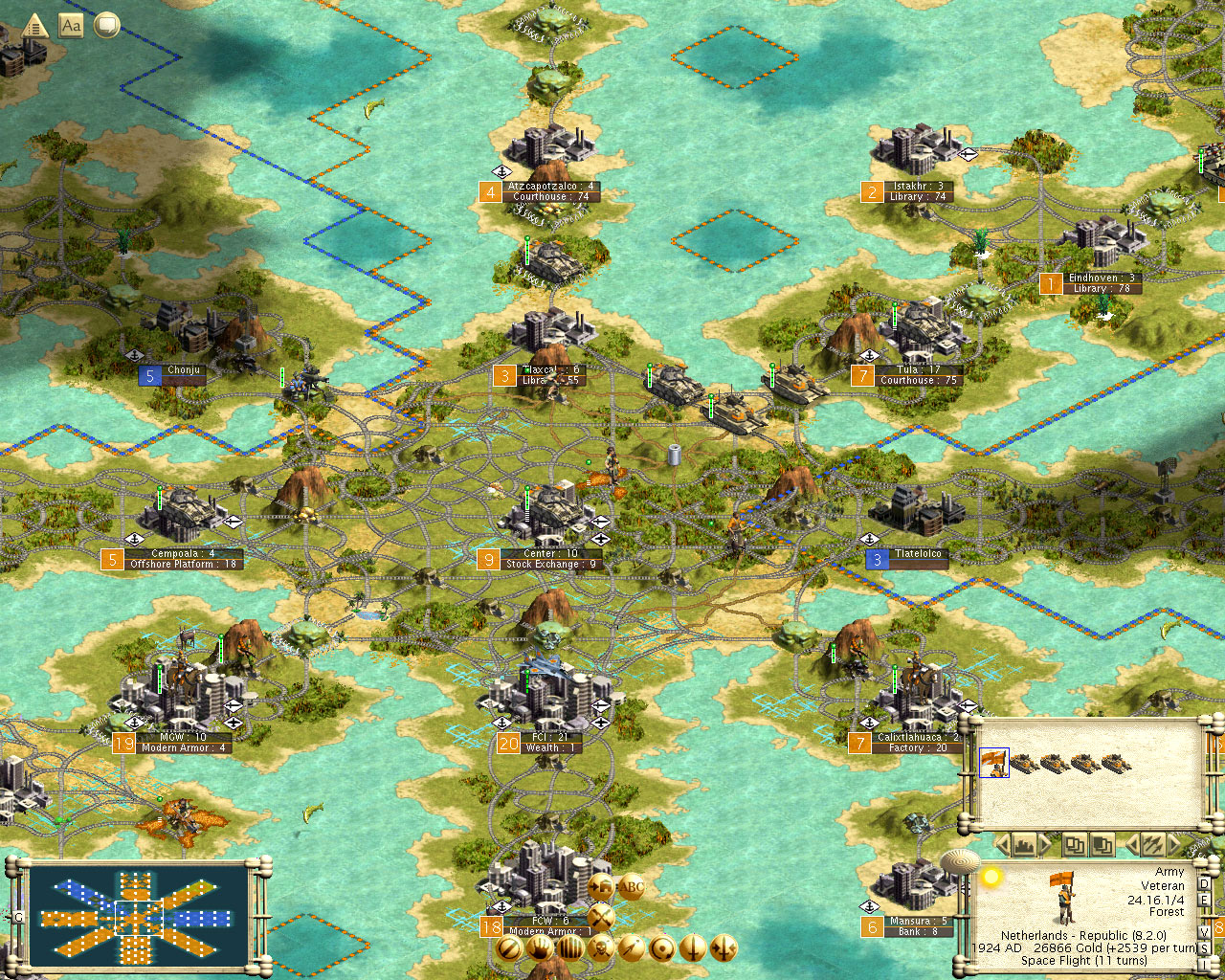Issue a Go To order with the arrow icon
Image resolution: width=1225 pixels, height=980 pixels.
(631, 947)
